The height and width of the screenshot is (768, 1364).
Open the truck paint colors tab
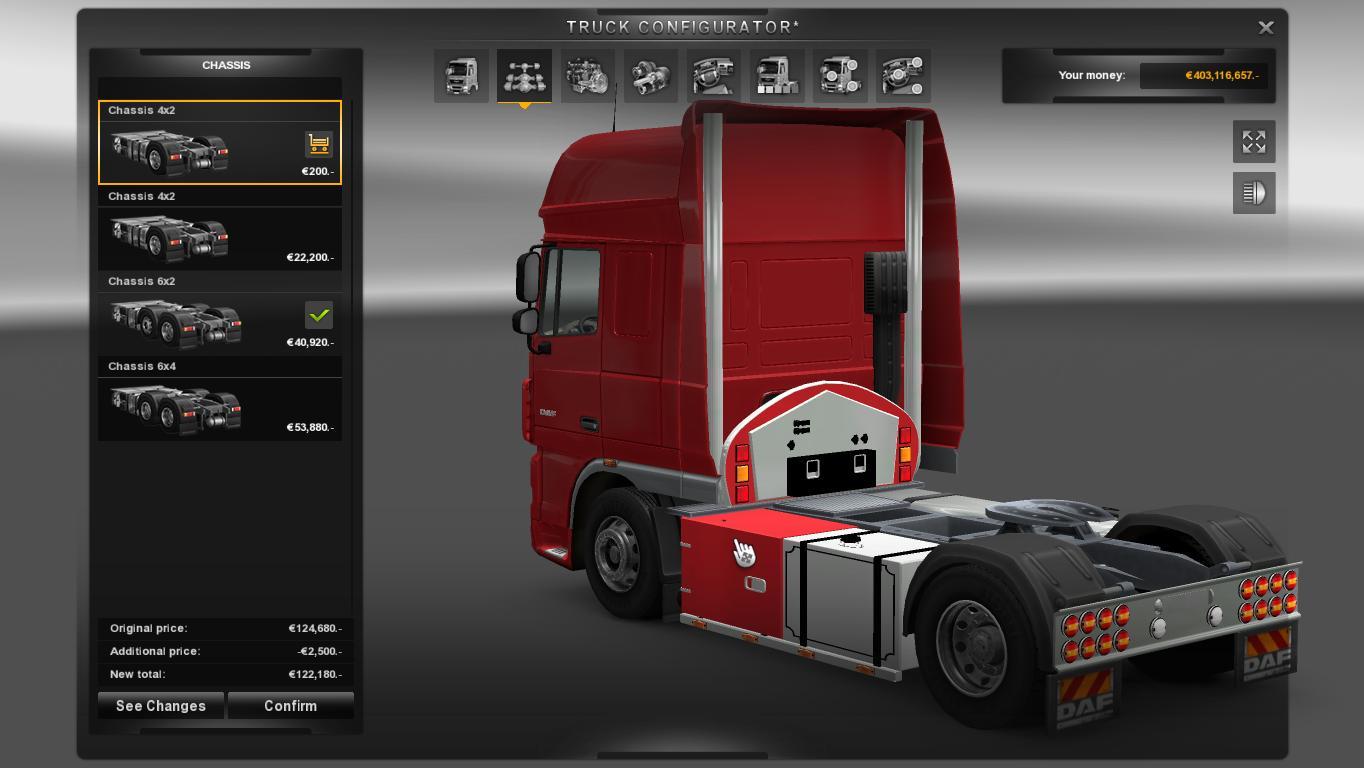coord(777,76)
